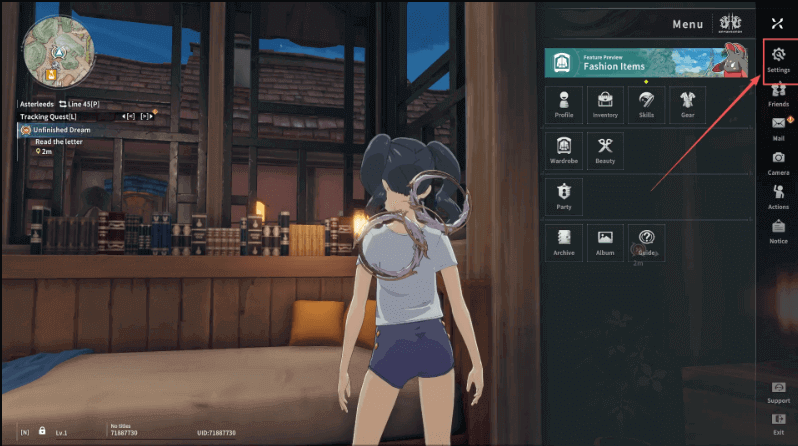Open the Beauty menu tile
Viewport: 798px width, 446px height.
[605, 149]
